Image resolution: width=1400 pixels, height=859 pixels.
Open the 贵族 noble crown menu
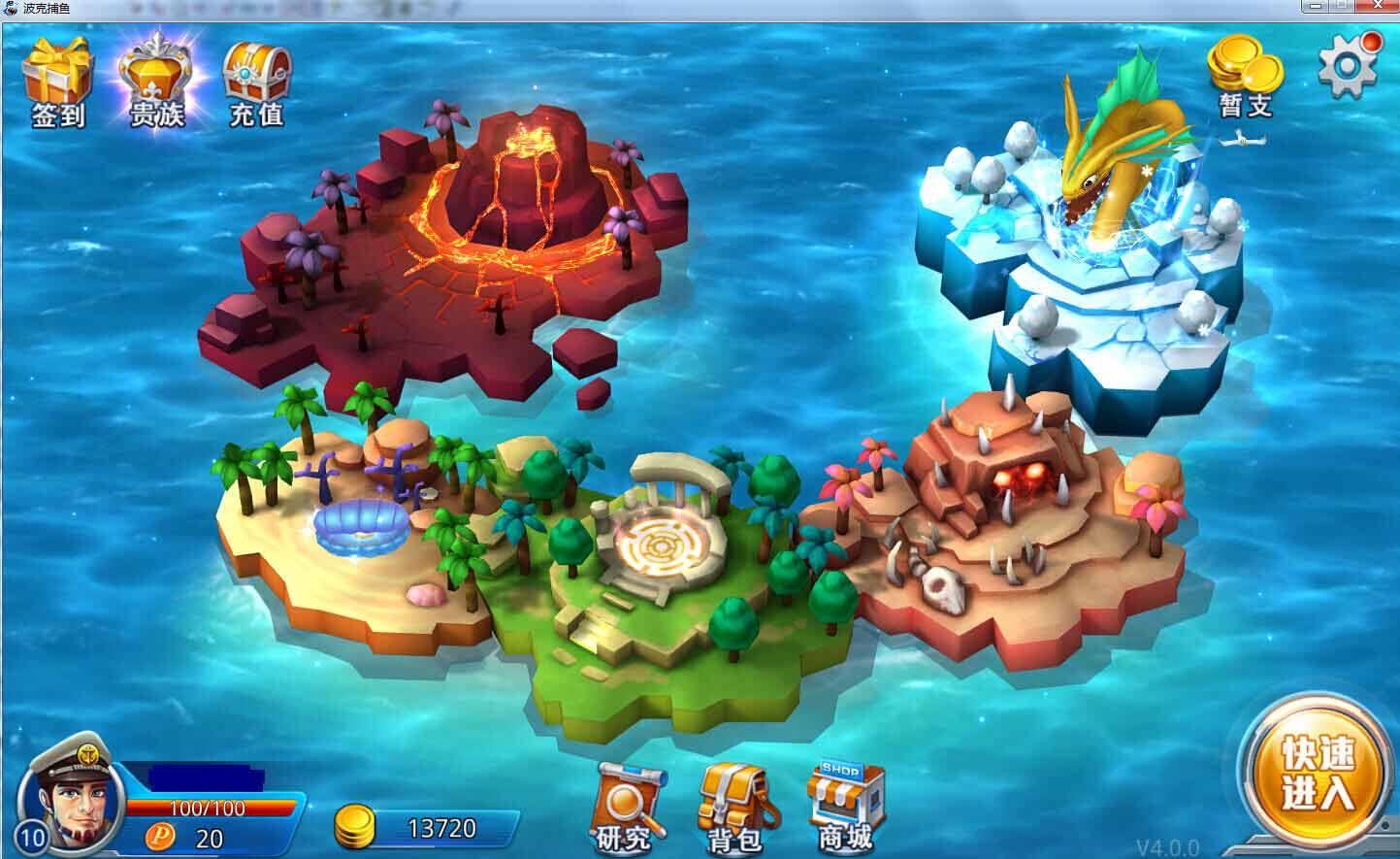coord(157,83)
